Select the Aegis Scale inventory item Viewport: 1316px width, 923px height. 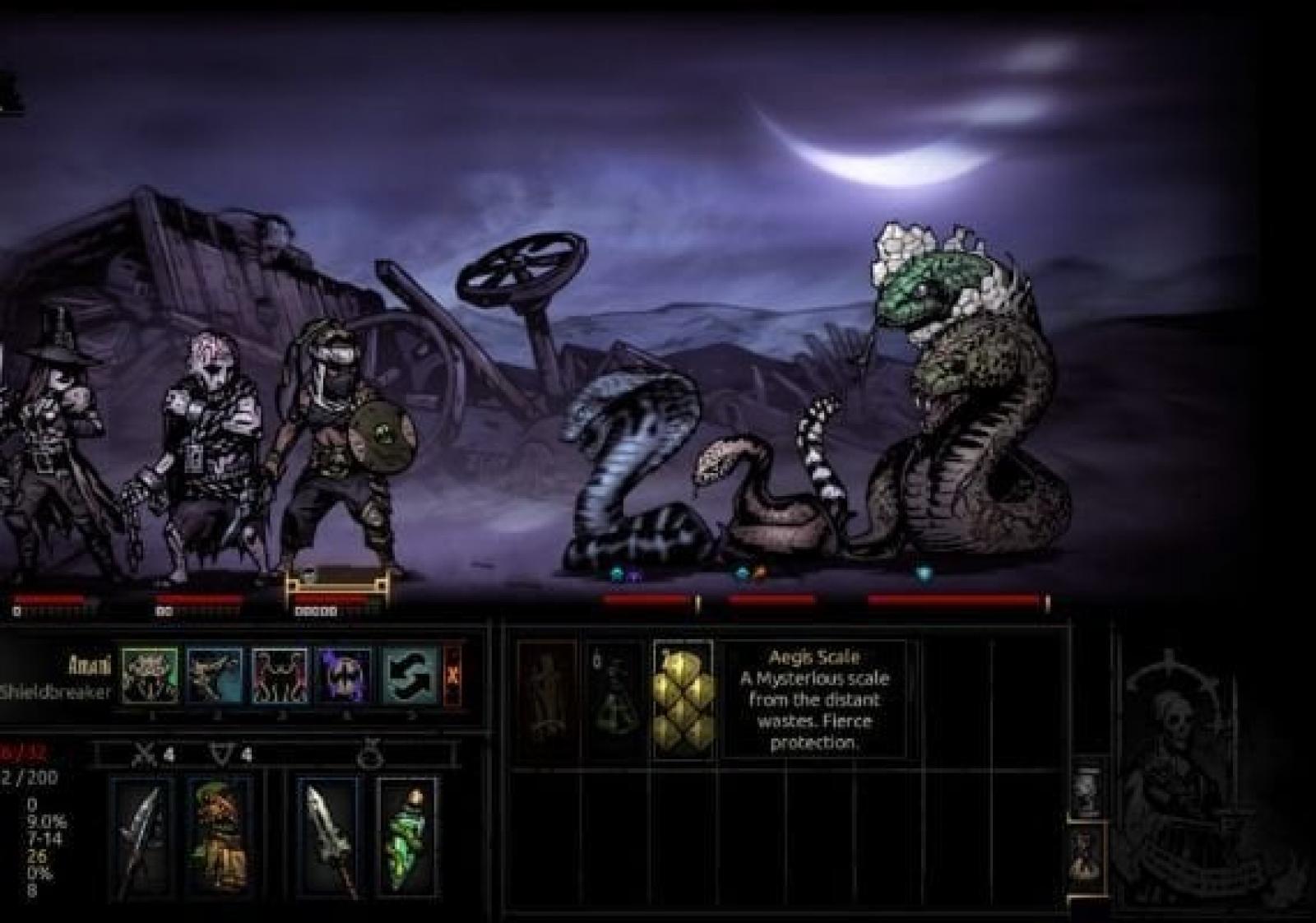[x=683, y=700]
